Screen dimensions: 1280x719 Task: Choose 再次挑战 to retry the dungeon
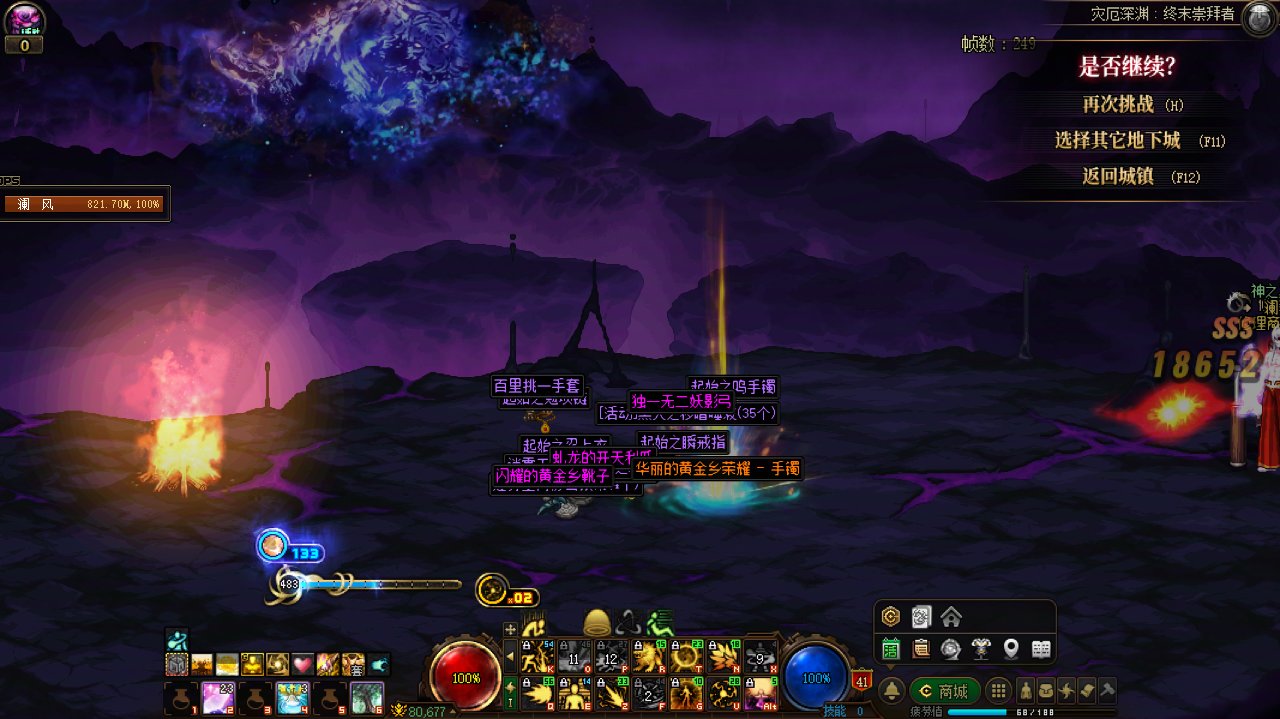[1118, 104]
